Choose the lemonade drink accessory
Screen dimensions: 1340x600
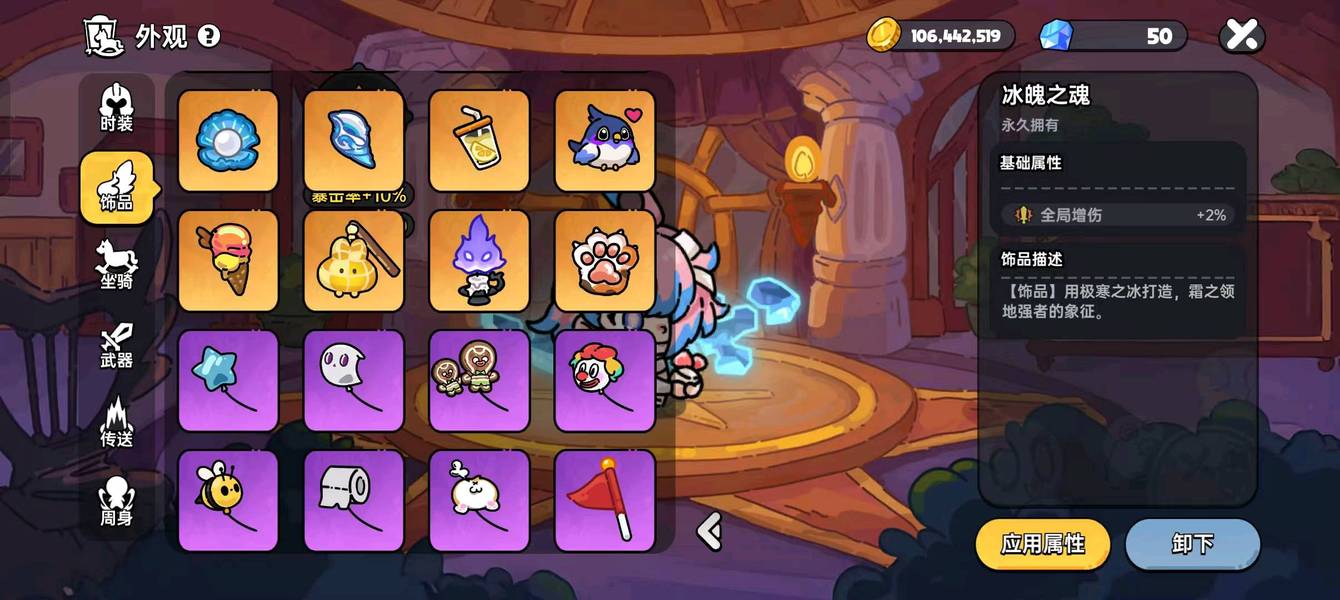coord(479,141)
